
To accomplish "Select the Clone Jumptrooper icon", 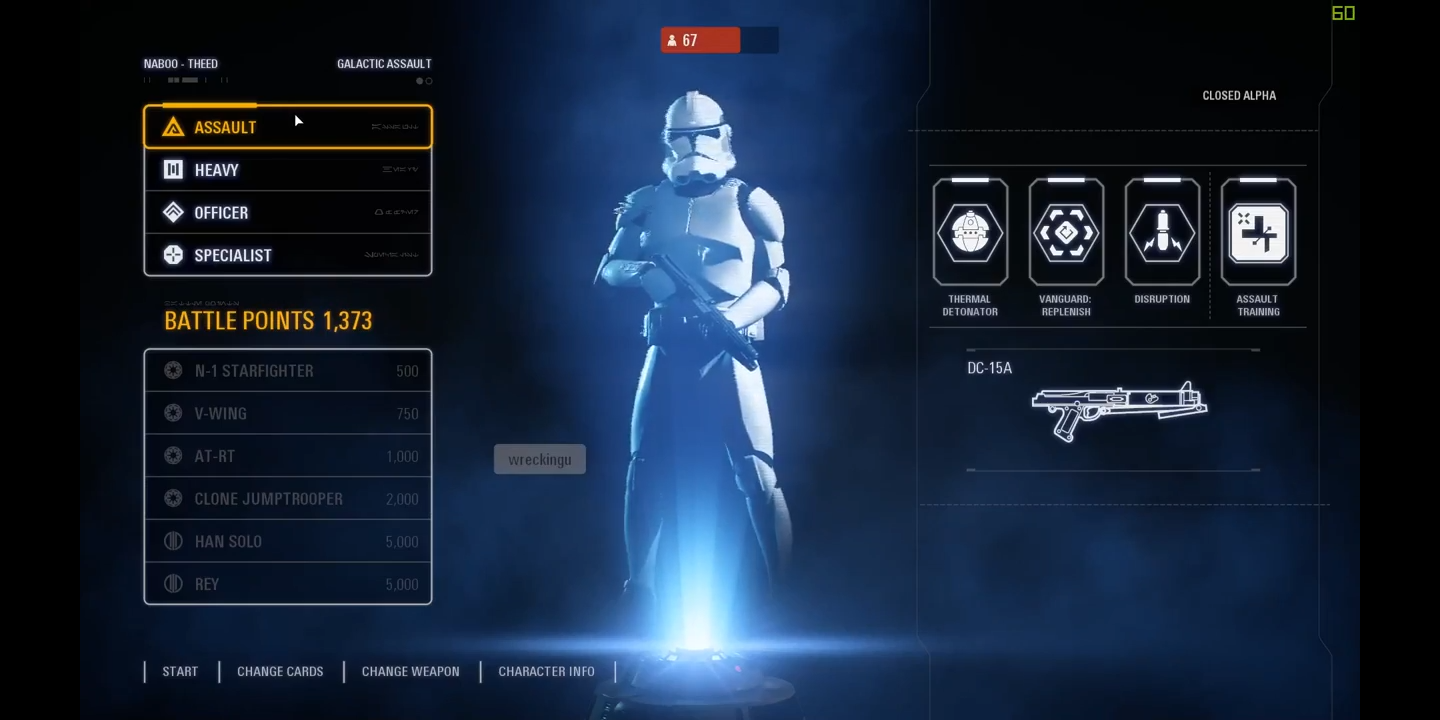I will 173,498.
